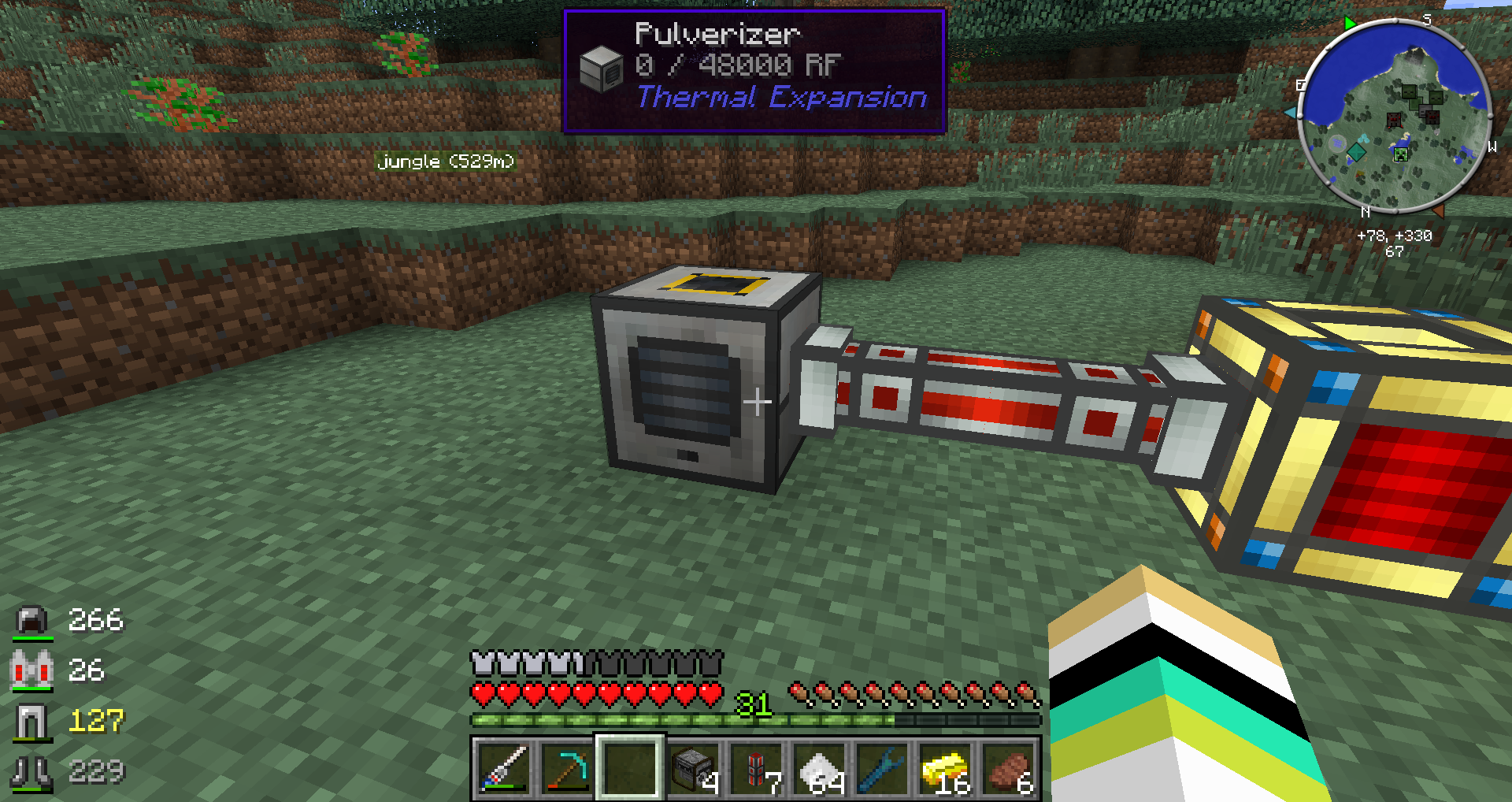
Task: Click the jetpack chestplate status icon
Action: [x=31, y=670]
